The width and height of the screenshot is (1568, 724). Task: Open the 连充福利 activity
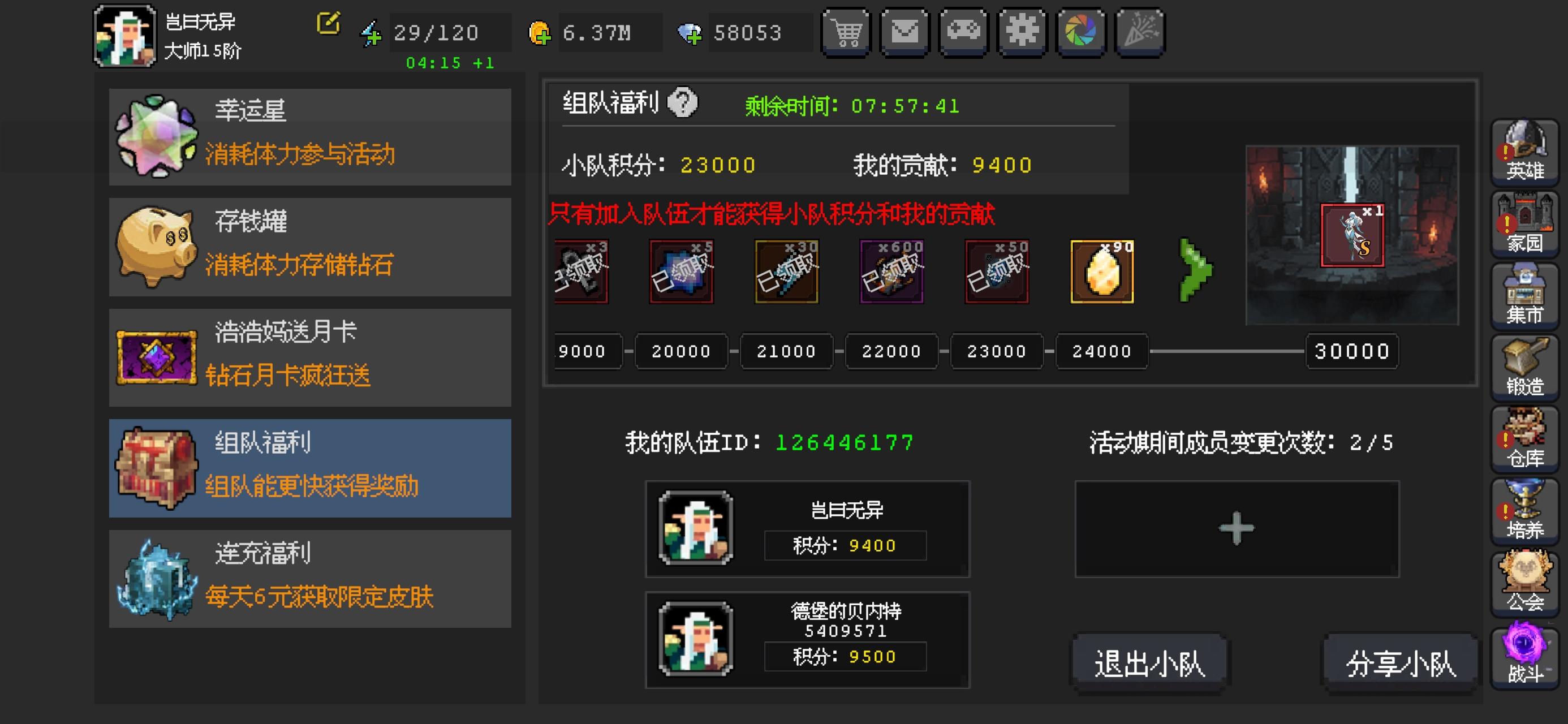(310, 579)
